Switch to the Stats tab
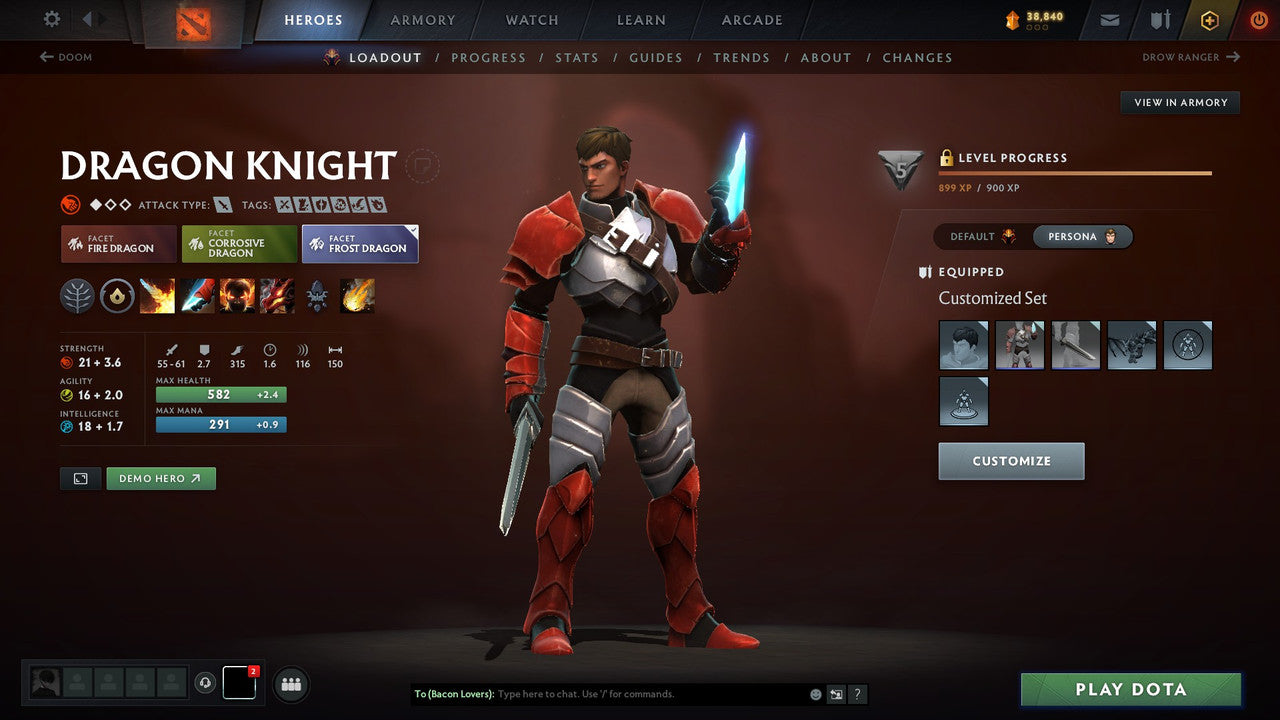This screenshot has width=1280, height=720. point(577,57)
